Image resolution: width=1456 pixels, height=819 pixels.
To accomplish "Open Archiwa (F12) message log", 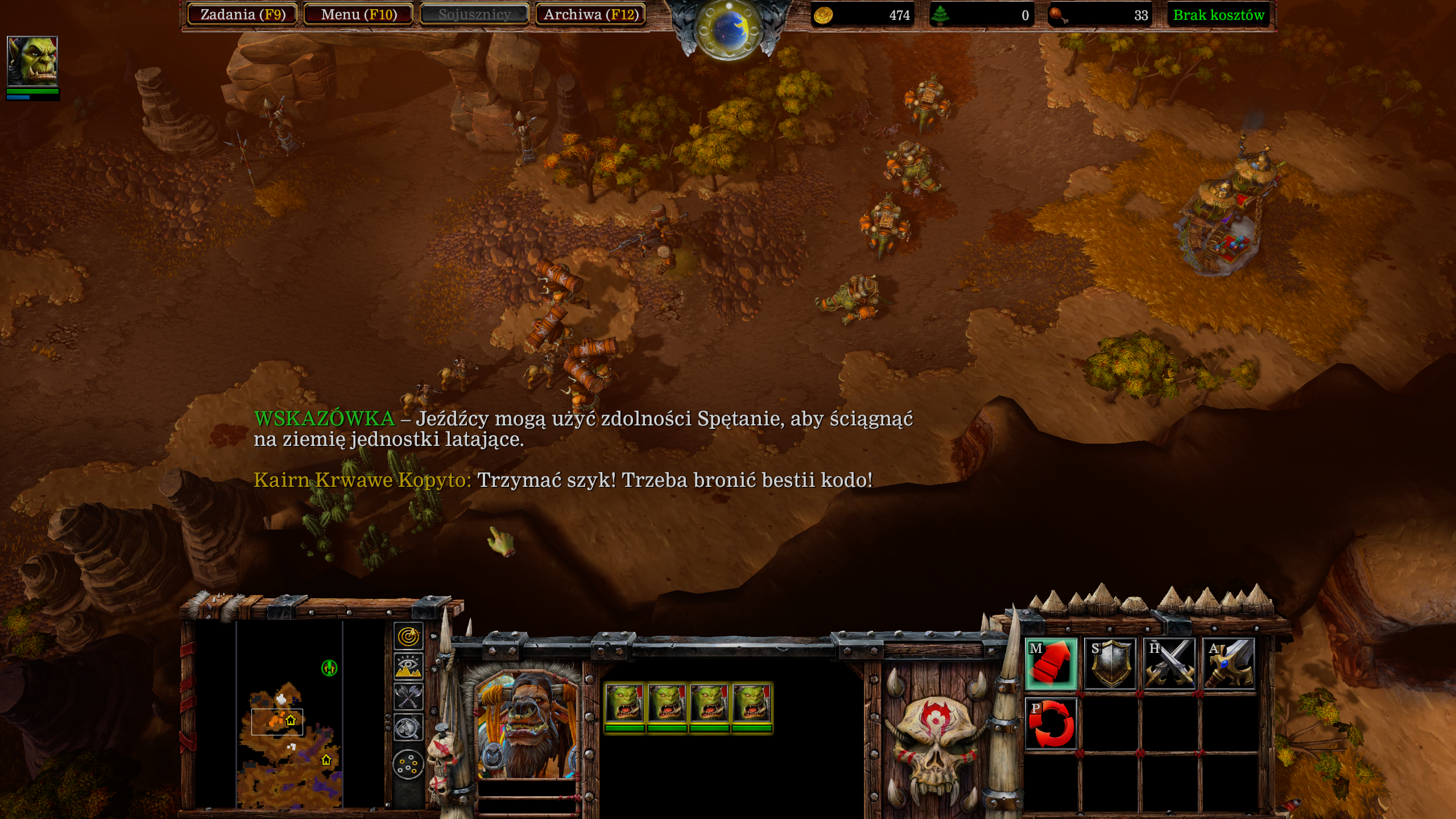I will pos(591,15).
